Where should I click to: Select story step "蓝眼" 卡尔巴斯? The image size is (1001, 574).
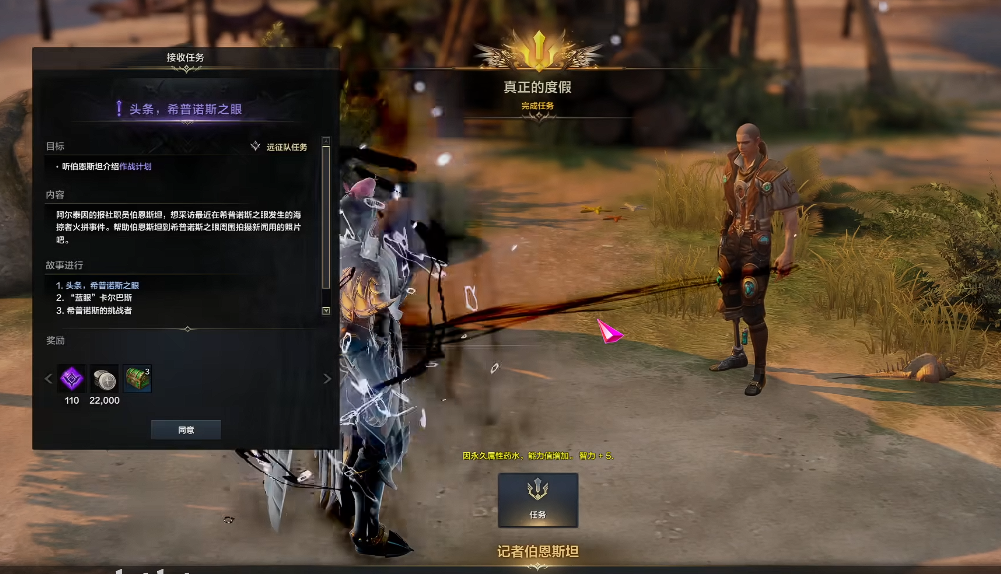coord(99,298)
